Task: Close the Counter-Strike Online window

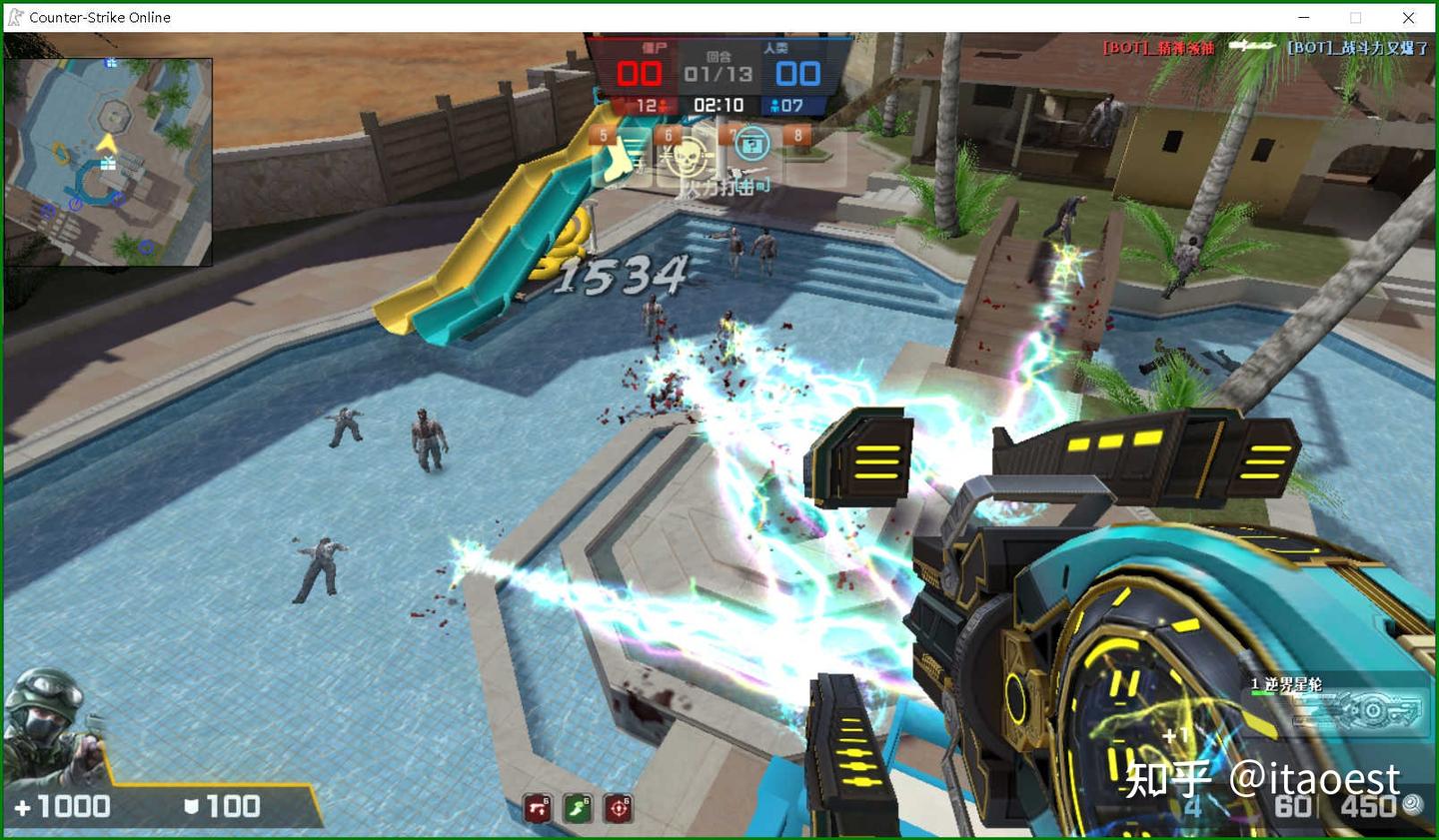Action: pos(1408,17)
